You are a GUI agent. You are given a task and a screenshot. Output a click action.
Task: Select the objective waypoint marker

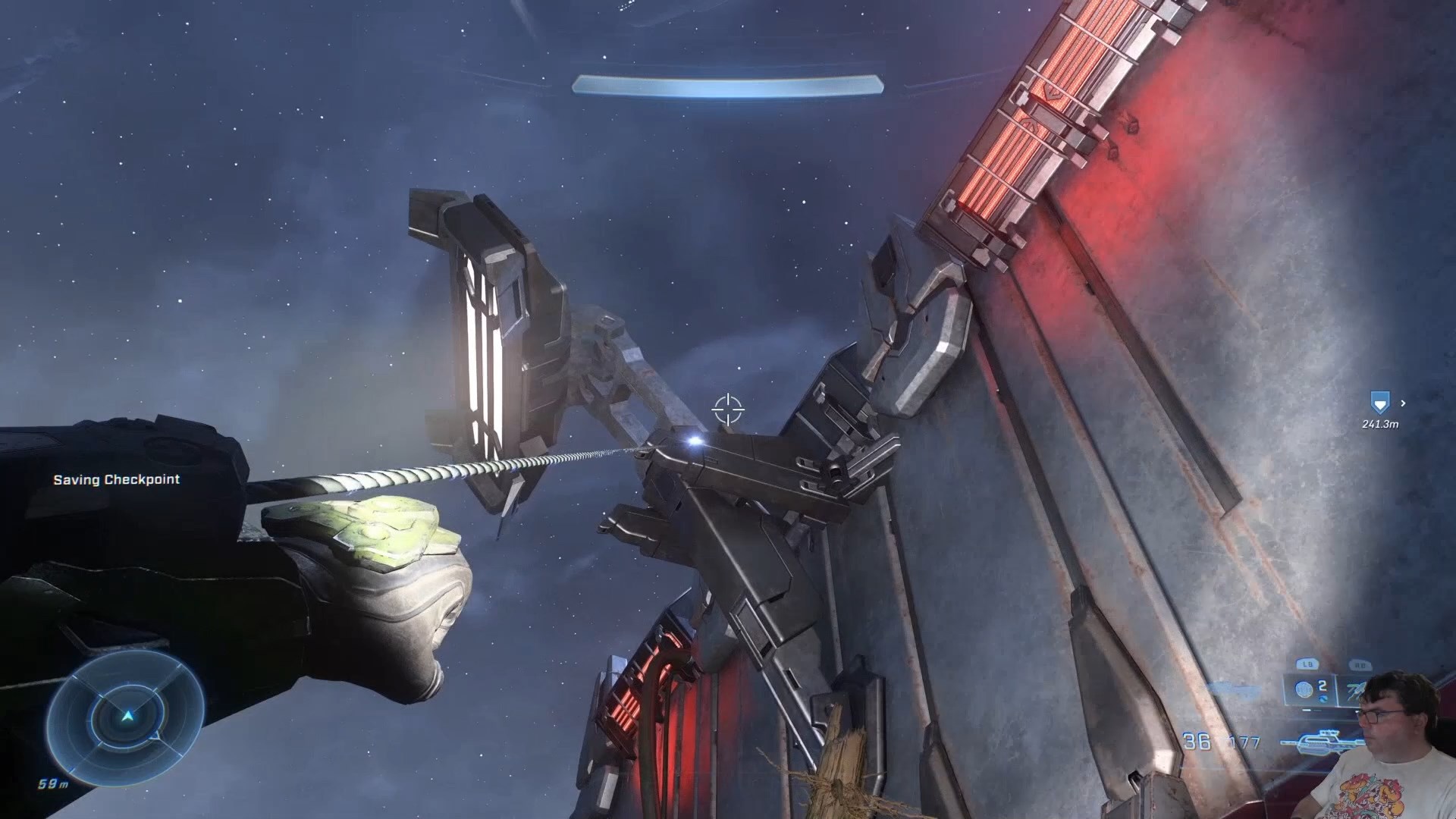pyautogui.click(x=1379, y=403)
